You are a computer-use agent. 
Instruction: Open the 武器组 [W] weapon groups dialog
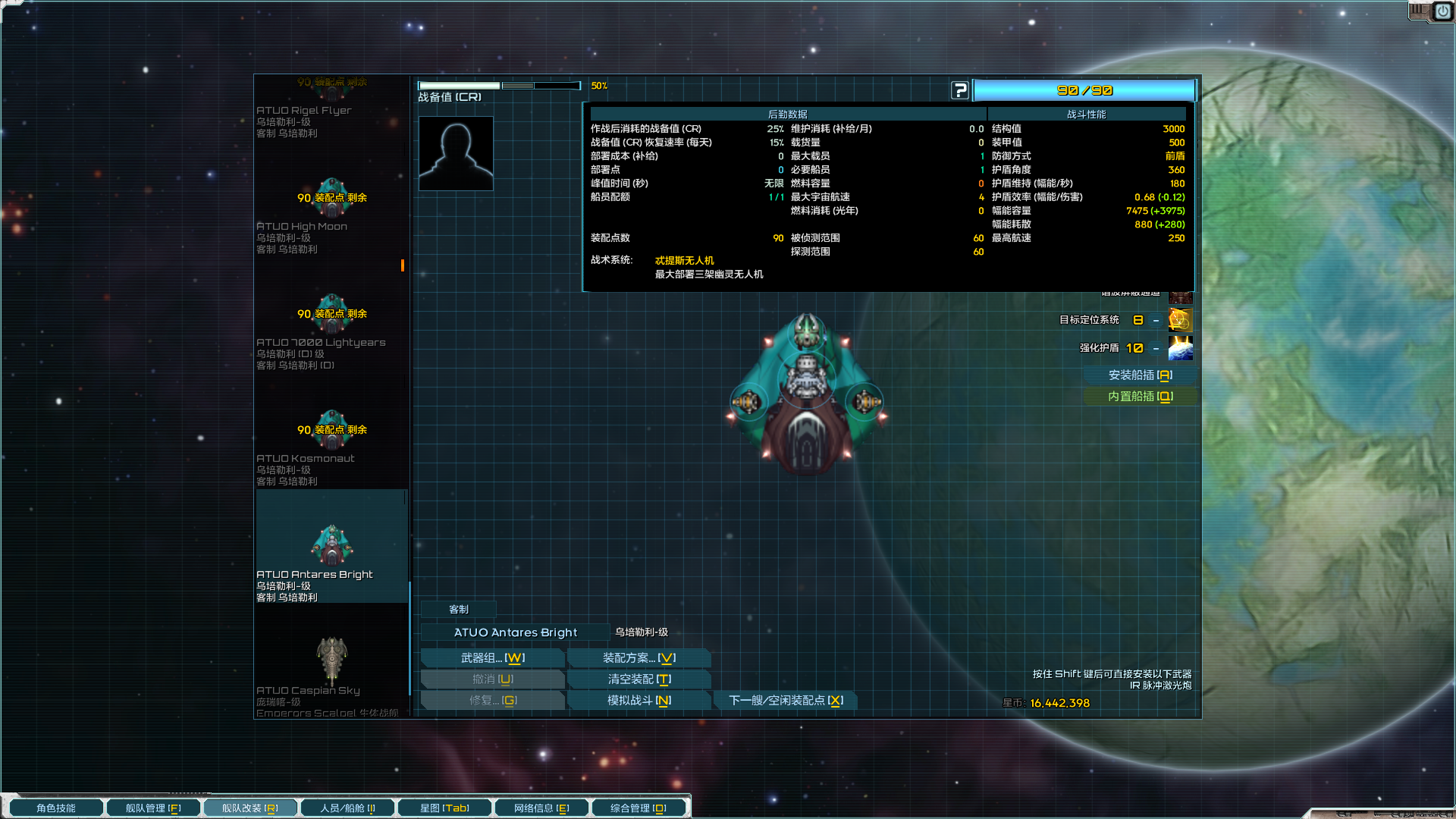(x=492, y=657)
